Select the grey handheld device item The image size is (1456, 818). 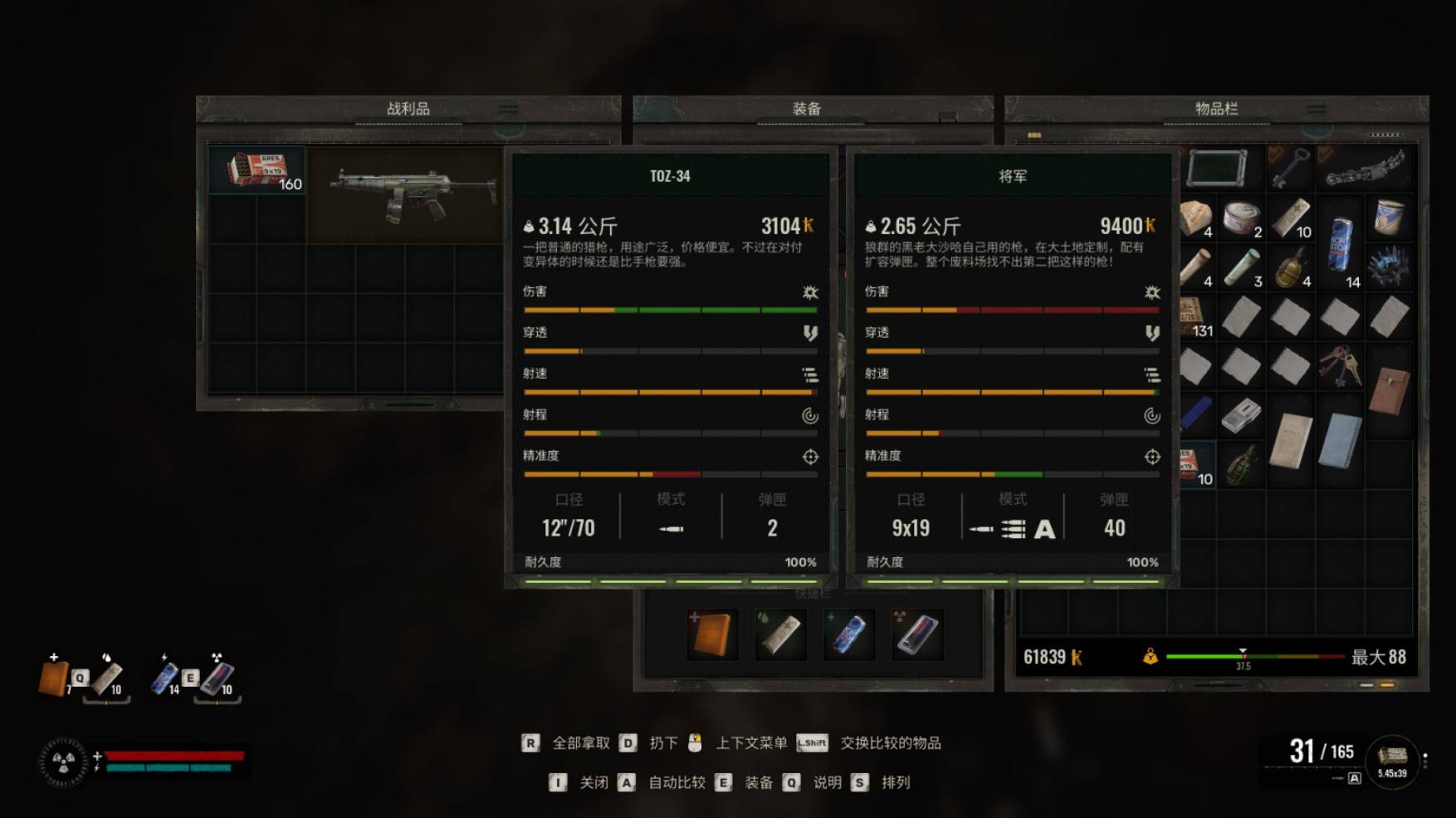1241,414
